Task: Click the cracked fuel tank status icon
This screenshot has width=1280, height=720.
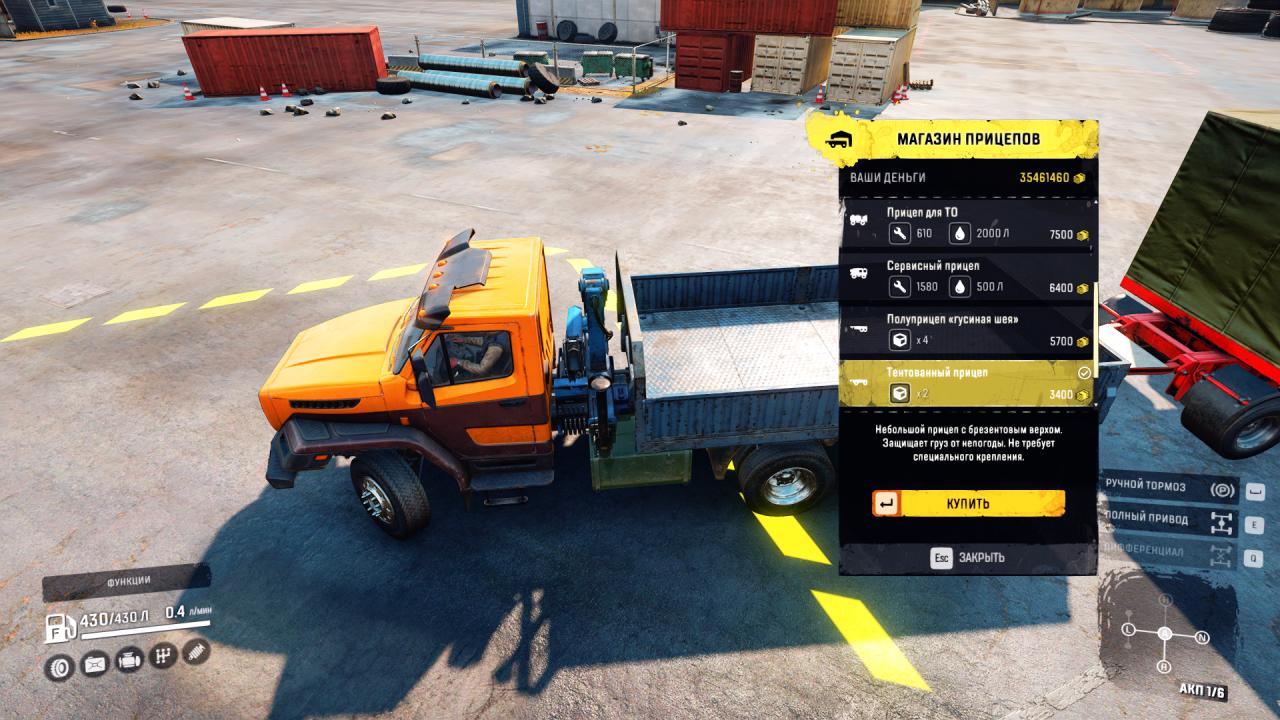Action: 94,663
